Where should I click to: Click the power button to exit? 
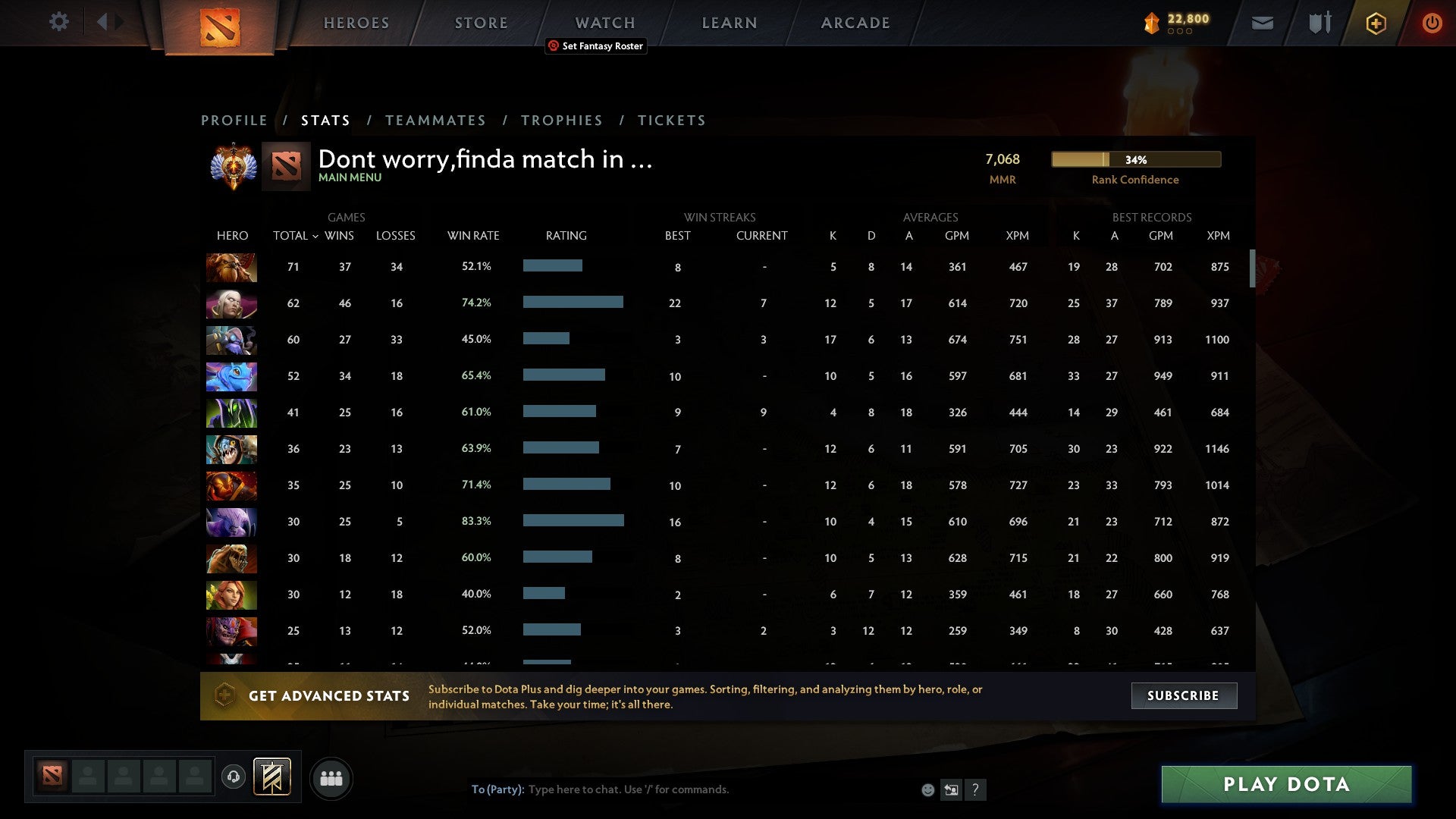1432,23
